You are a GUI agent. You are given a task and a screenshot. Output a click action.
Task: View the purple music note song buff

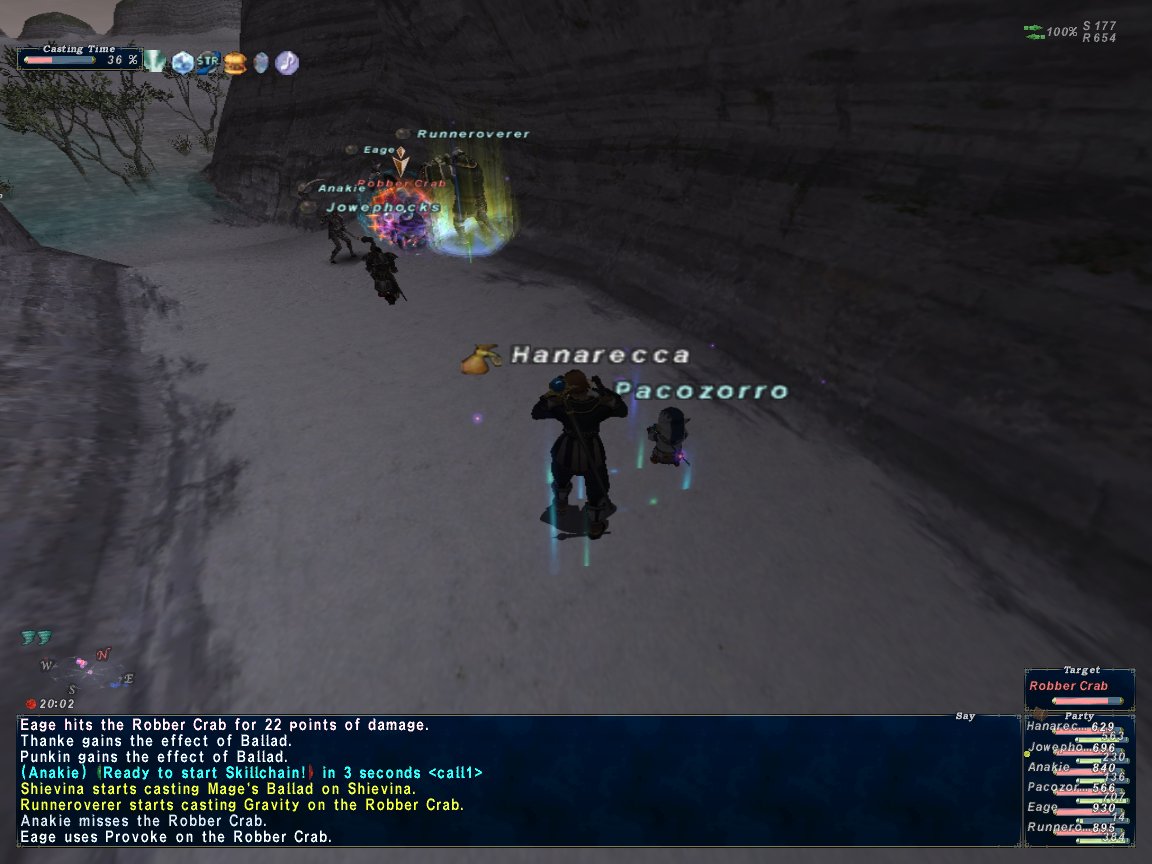pos(287,62)
